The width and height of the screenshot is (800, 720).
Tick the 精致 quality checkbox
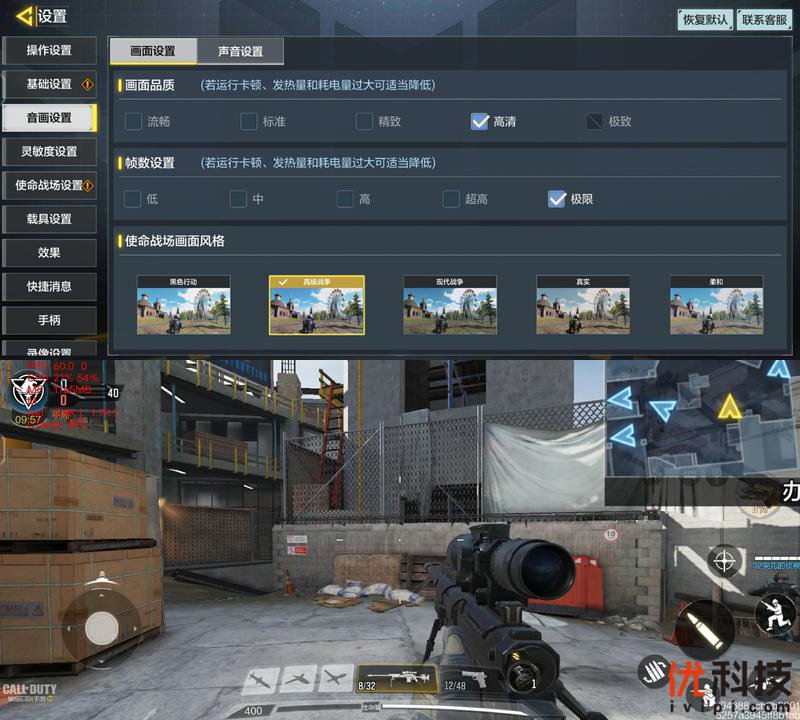click(x=365, y=122)
